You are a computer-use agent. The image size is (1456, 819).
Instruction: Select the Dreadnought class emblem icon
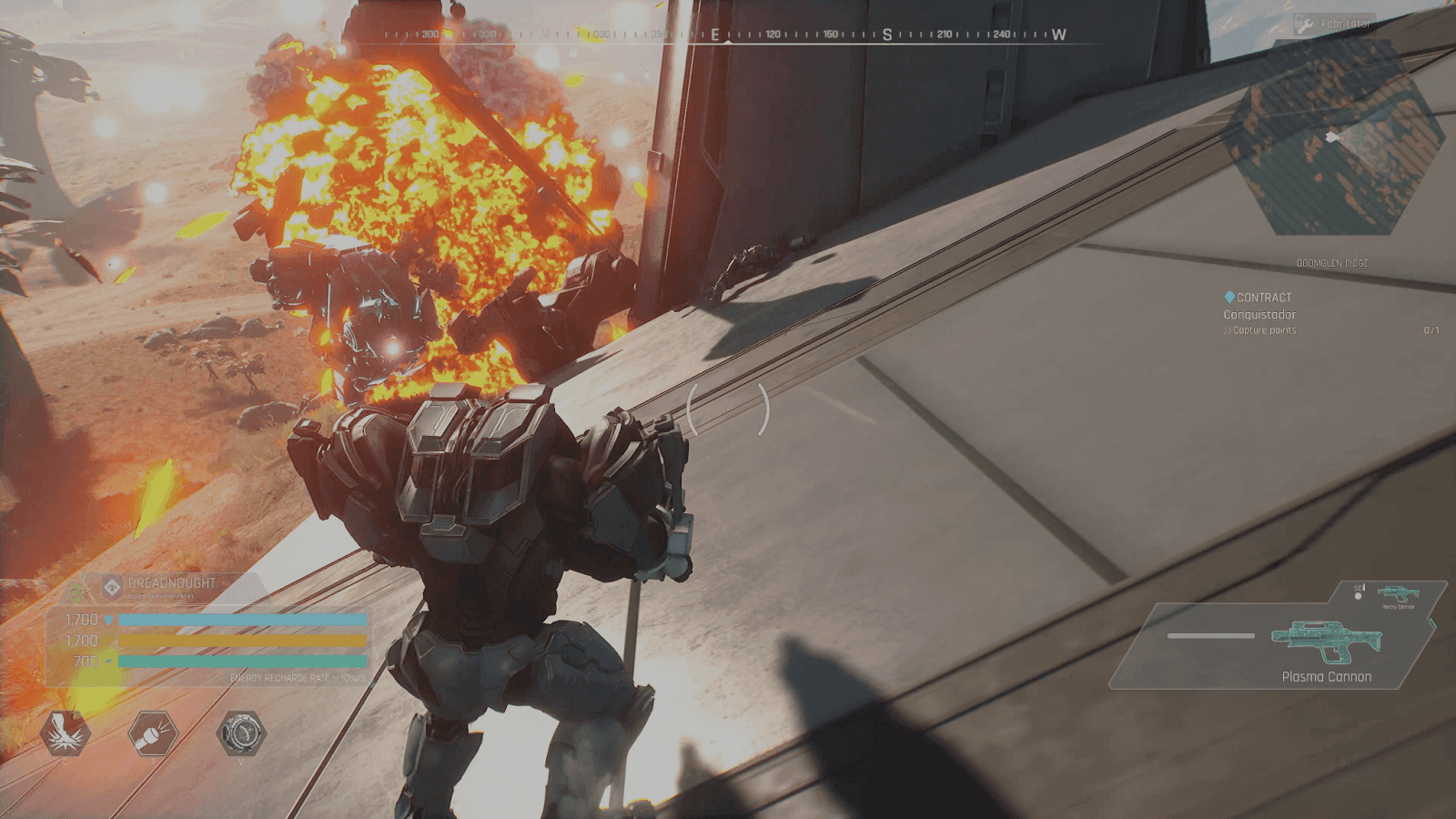click(112, 588)
